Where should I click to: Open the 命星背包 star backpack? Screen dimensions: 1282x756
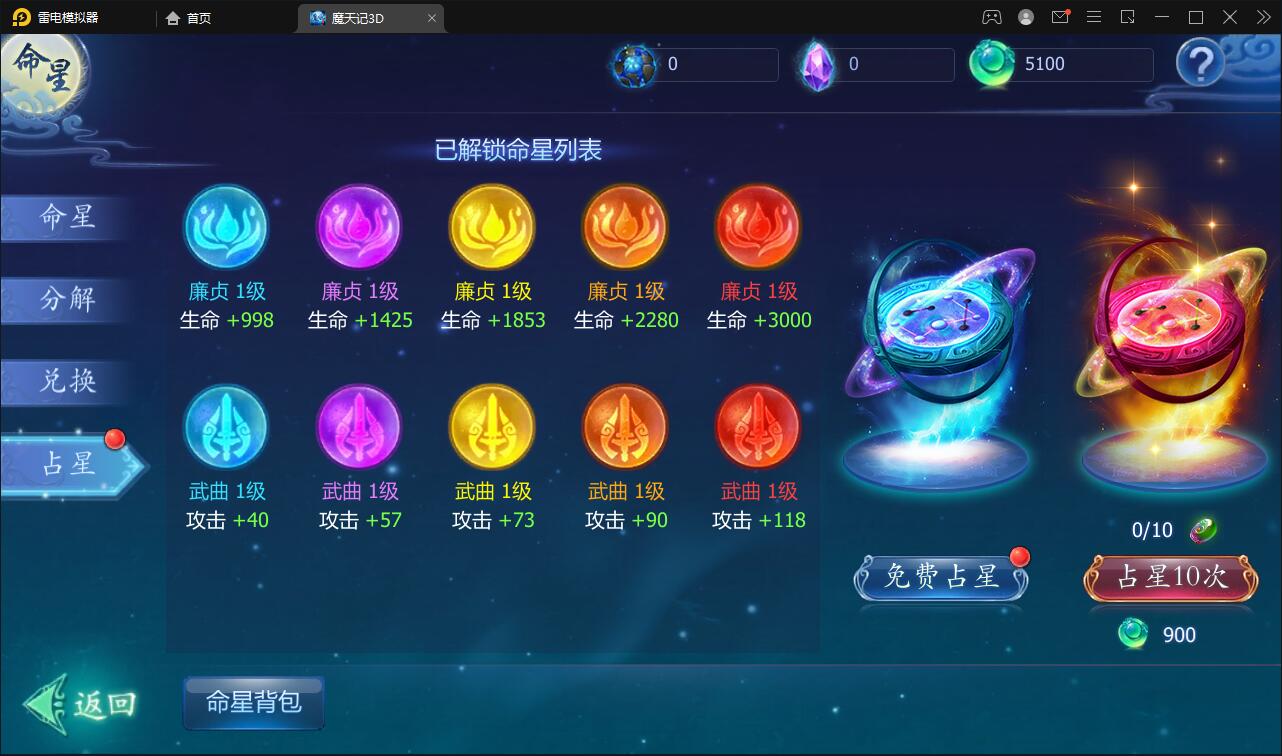tap(253, 703)
